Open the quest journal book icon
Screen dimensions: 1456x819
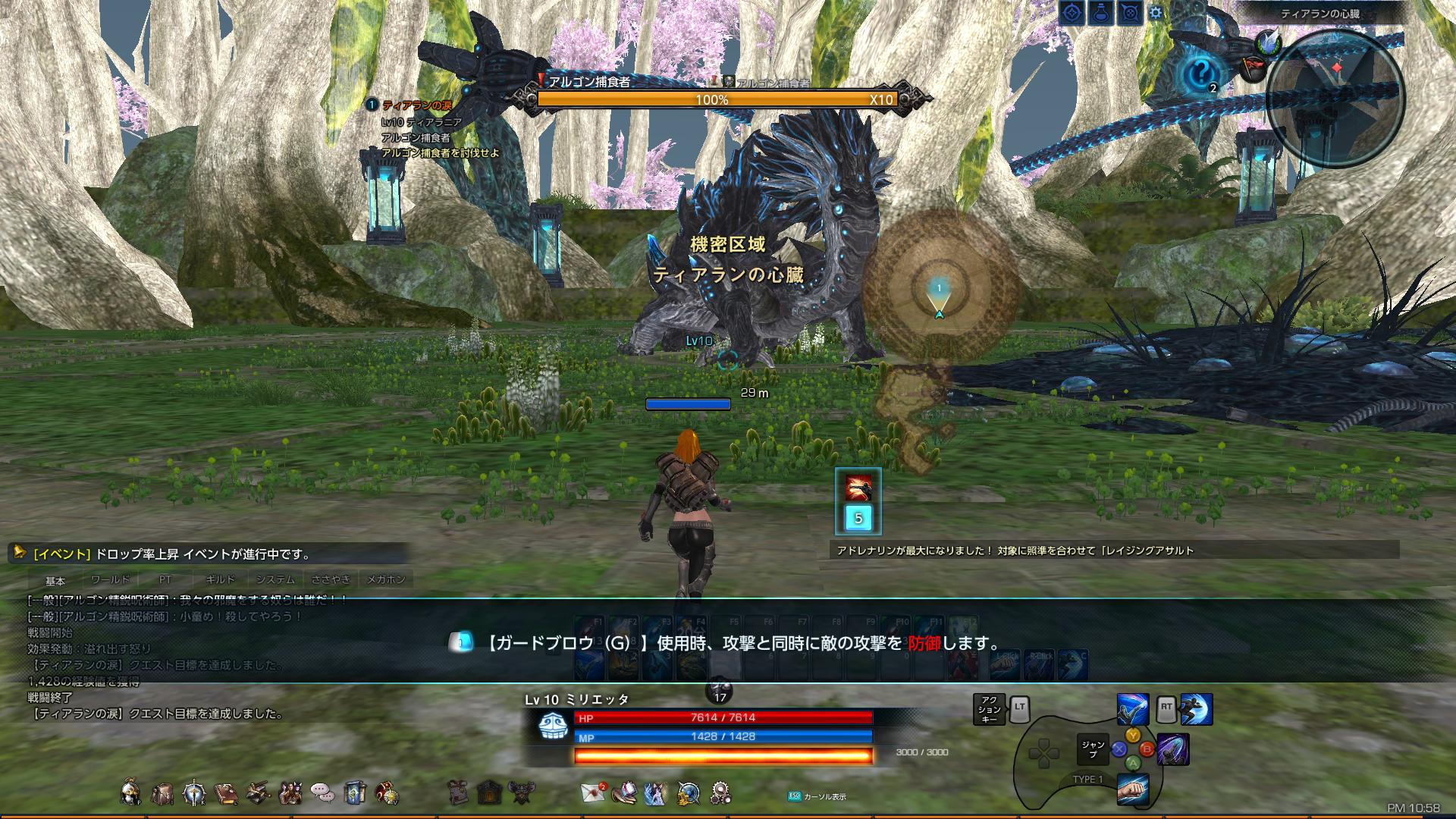pos(225,794)
